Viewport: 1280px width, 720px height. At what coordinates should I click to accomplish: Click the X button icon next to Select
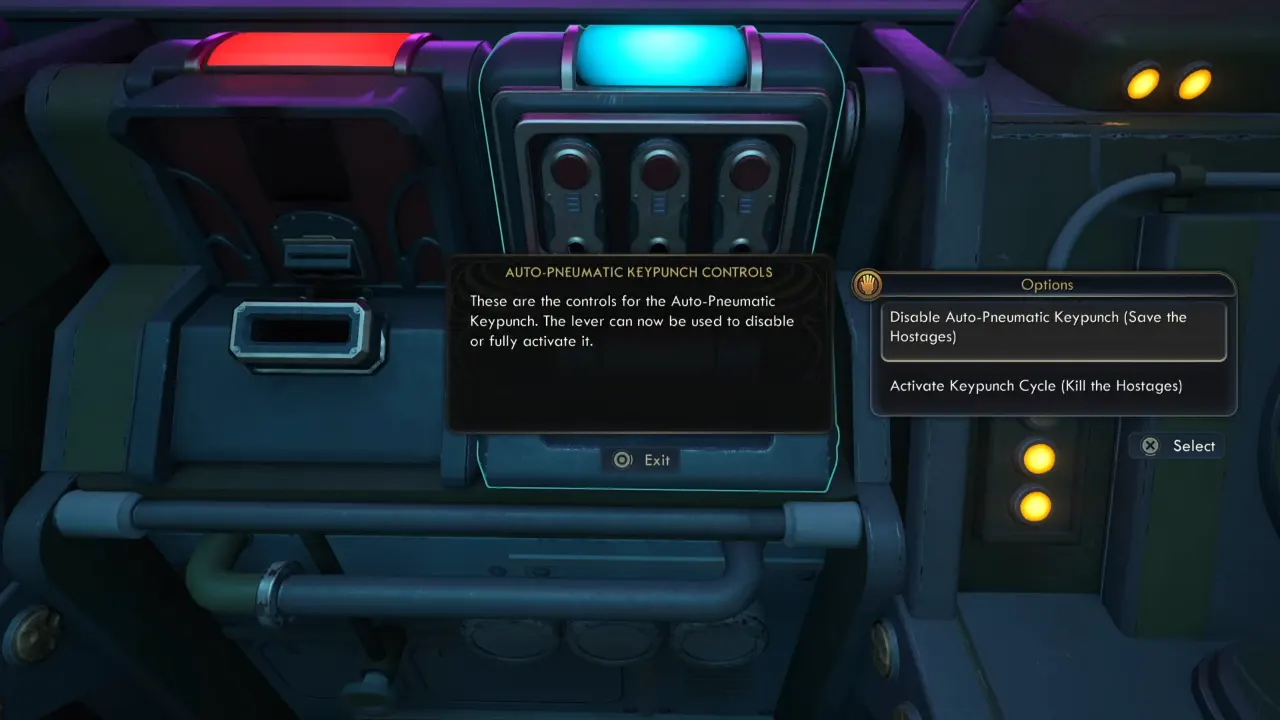[1150, 446]
